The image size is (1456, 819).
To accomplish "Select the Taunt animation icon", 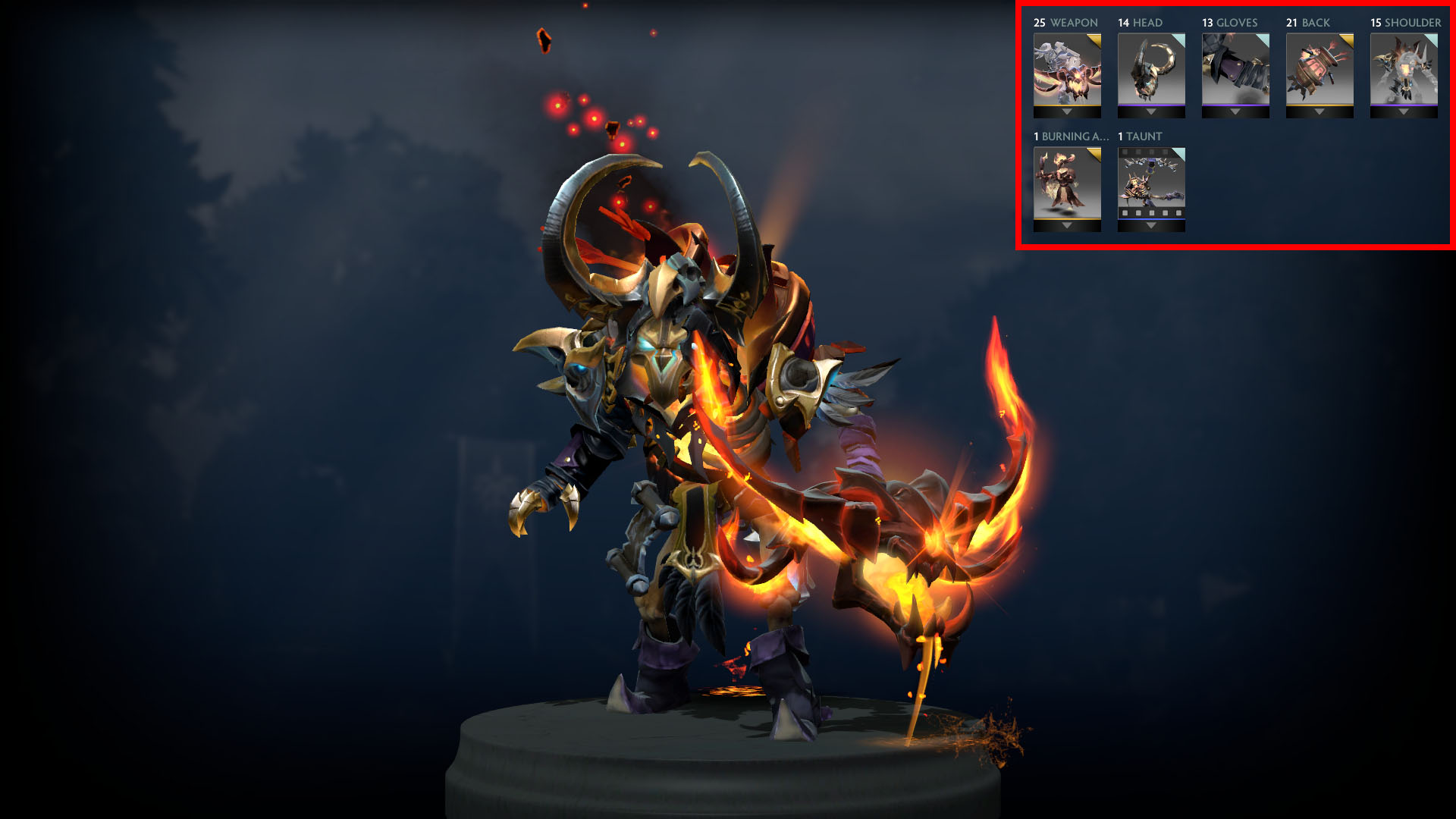I will (x=1150, y=184).
